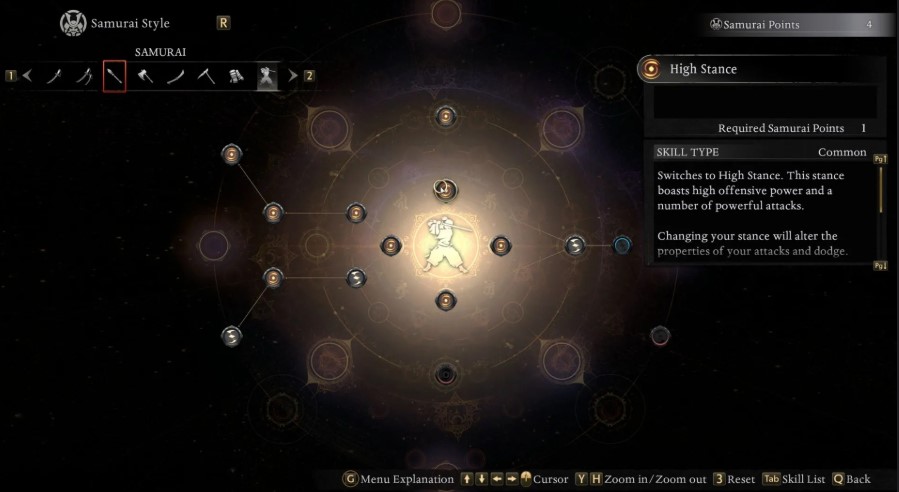
Task: Select the highlighted samurai figure tab
Action: point(267,75)
